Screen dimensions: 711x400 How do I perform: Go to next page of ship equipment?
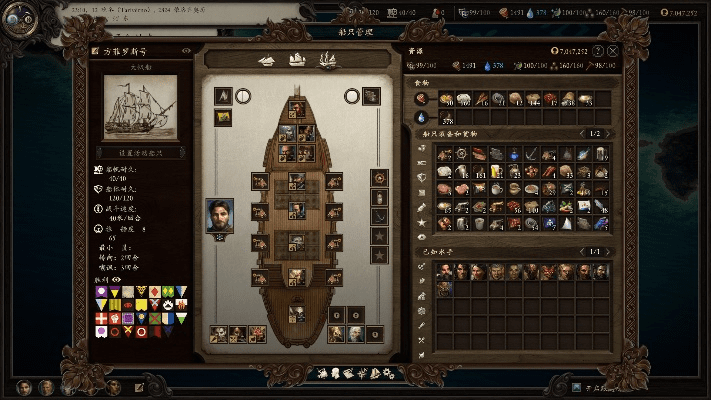[x=611, y=134]
